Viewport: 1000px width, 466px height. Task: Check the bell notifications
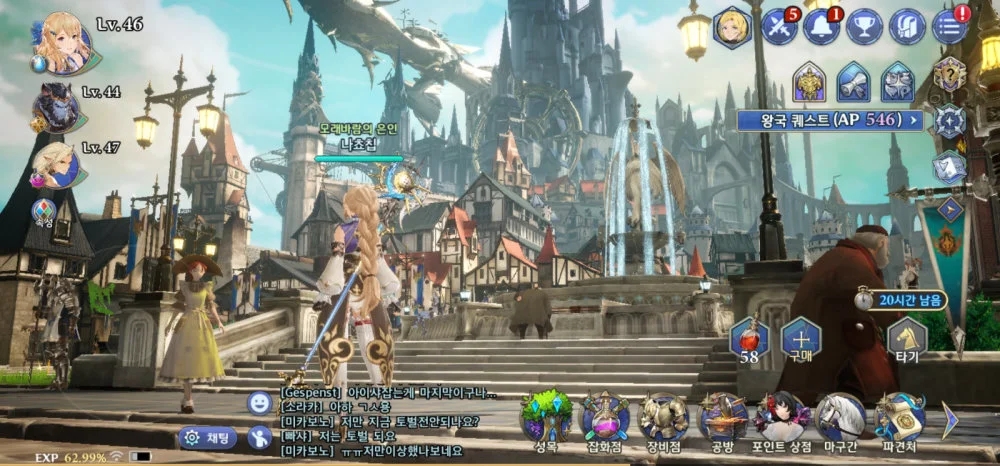821,27
